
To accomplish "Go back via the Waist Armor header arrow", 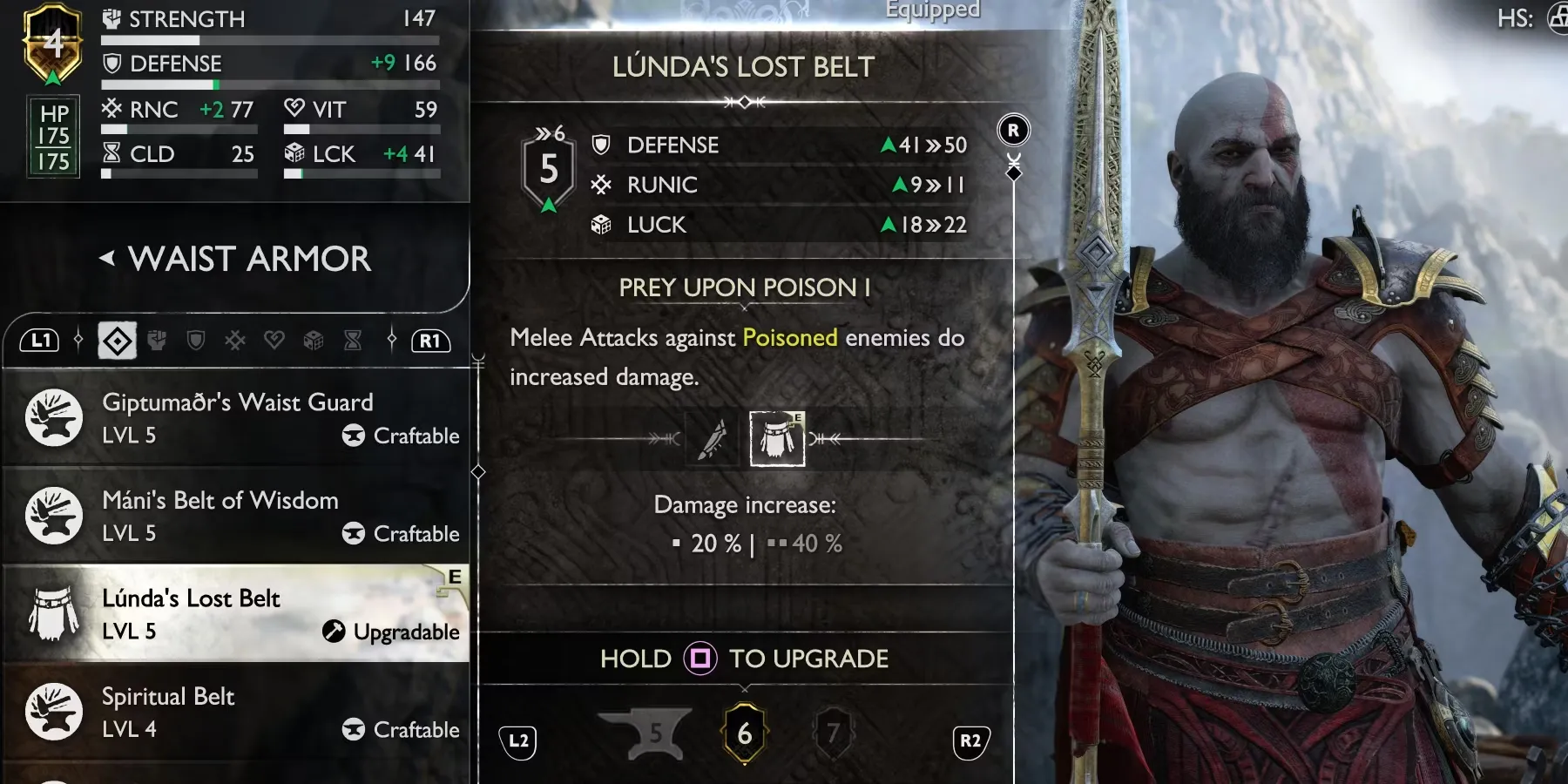I will (107, 259).
